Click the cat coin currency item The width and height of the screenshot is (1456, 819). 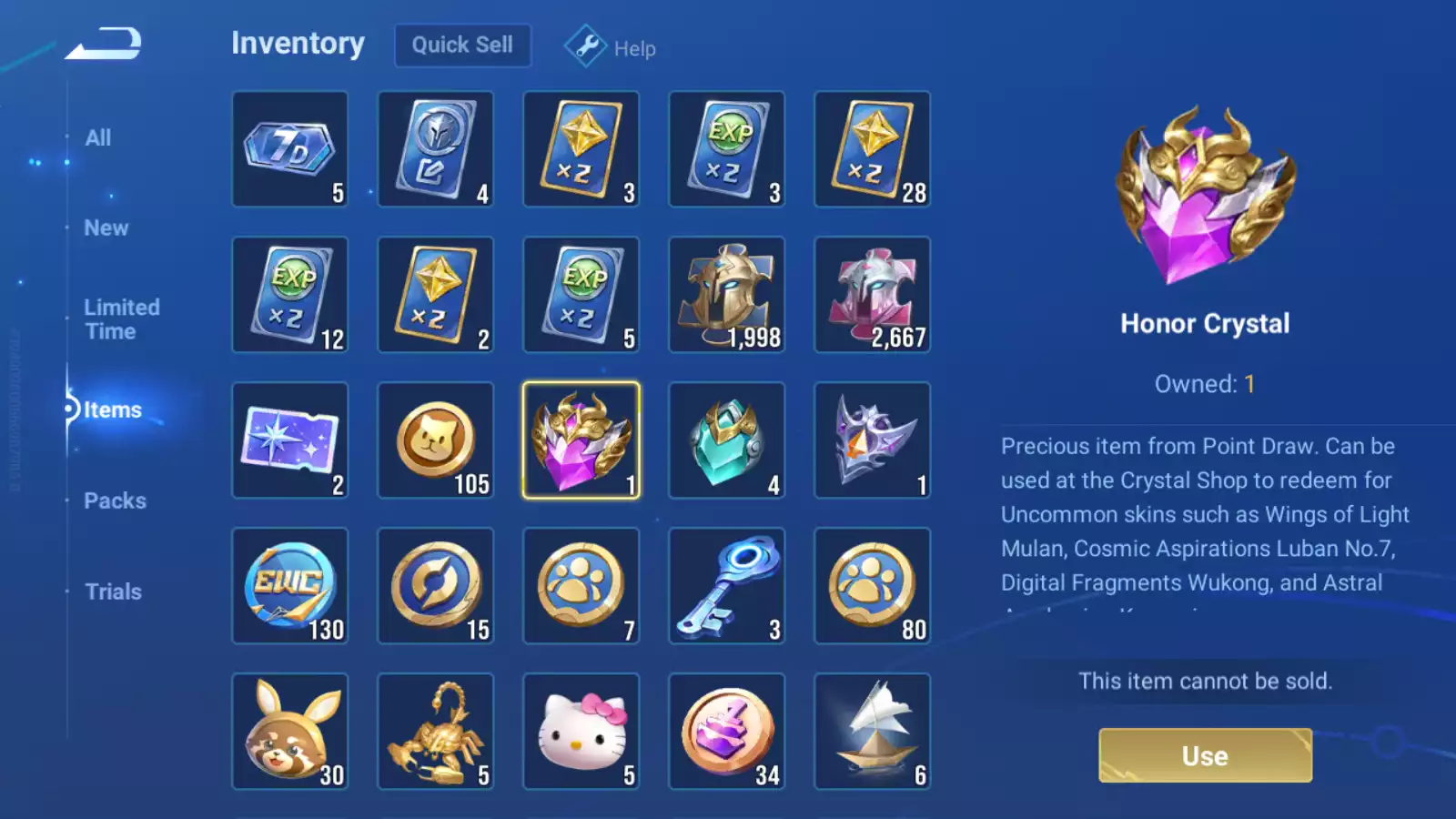(436, 440)
